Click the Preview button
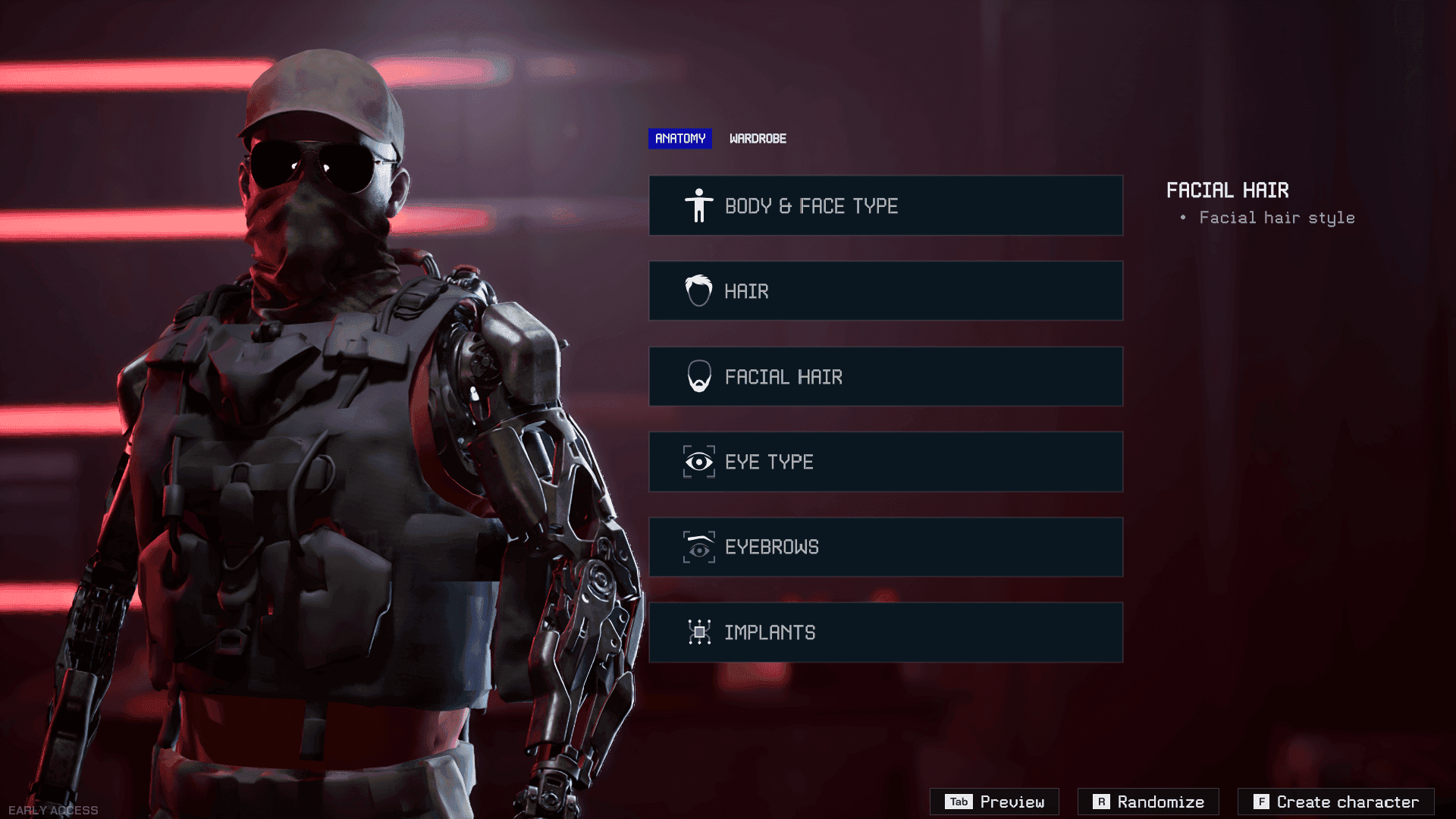Viewport: 1456px width, 819px height. (994, 802)
